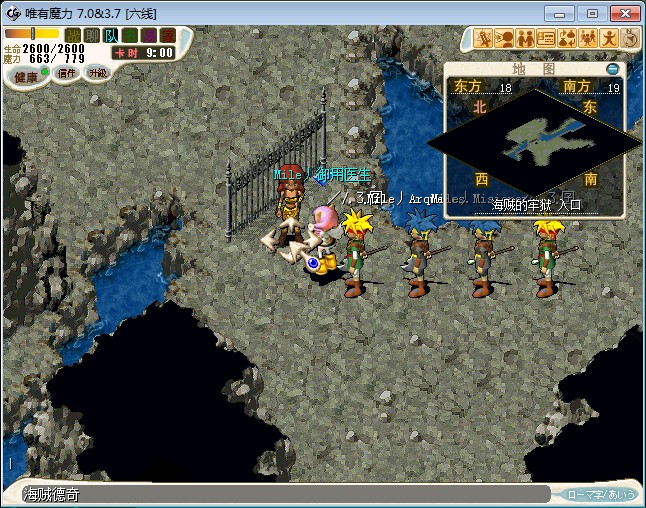
Task: Toggle the compass map icon
Action: (630, 38)
